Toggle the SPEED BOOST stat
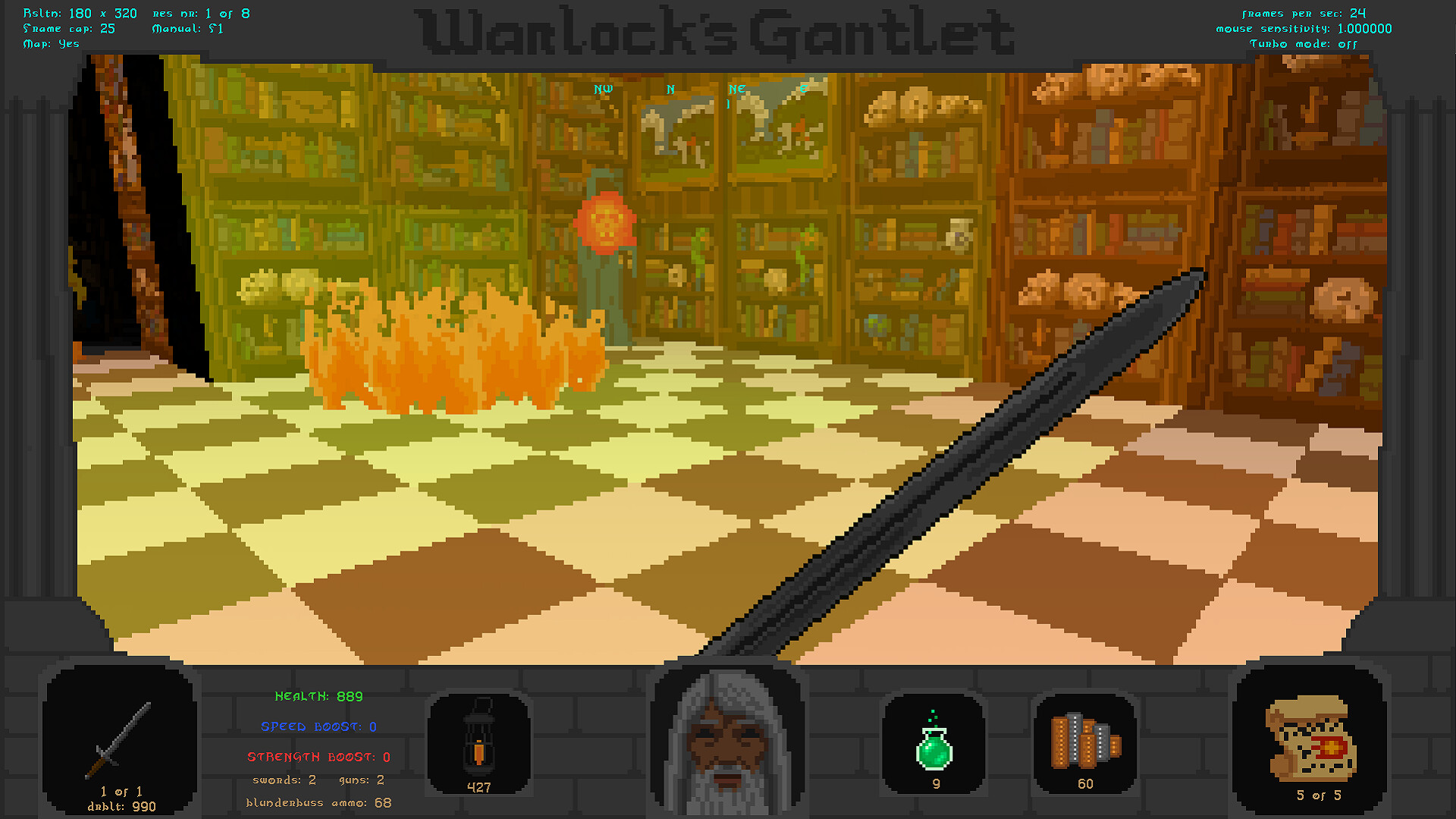Screen dimensions: 1456x819 [317, 726]
